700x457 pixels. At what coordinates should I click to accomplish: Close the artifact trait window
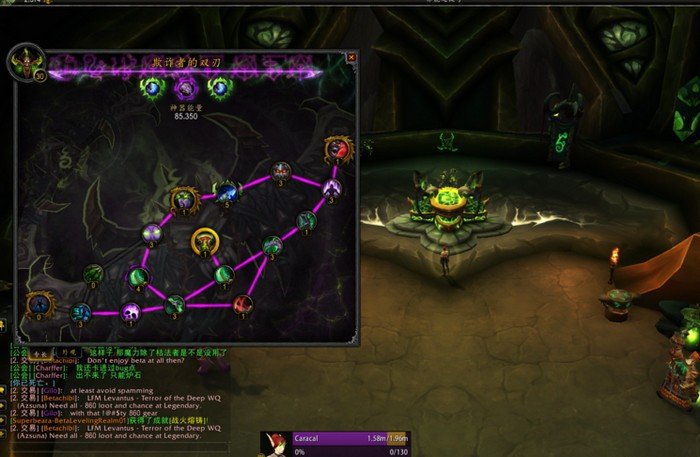351,58
